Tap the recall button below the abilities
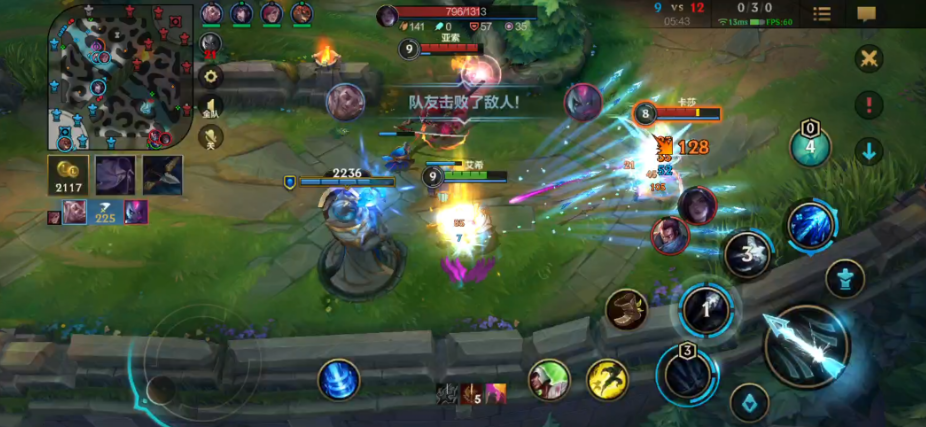The width and height of the screenshot is (926, 427). point(749,404)
